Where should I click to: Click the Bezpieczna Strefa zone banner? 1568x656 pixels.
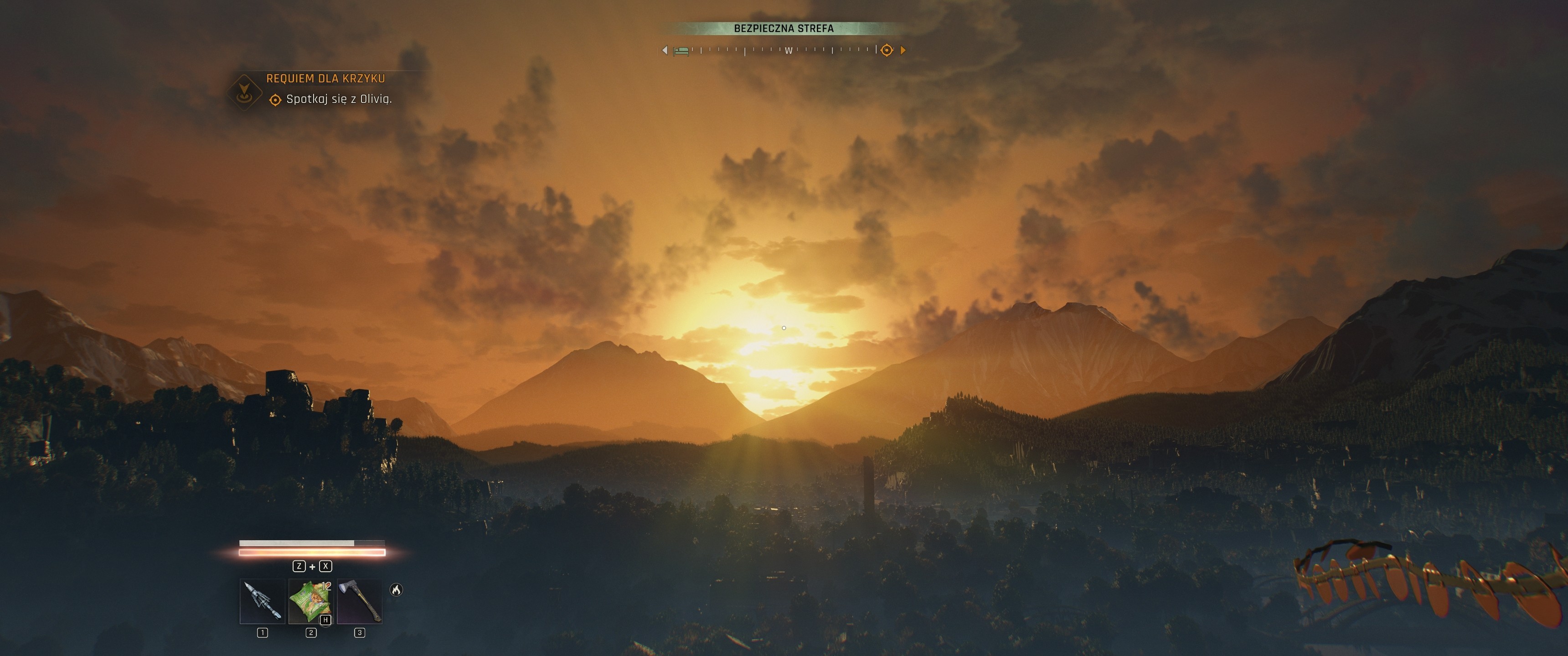784,28
